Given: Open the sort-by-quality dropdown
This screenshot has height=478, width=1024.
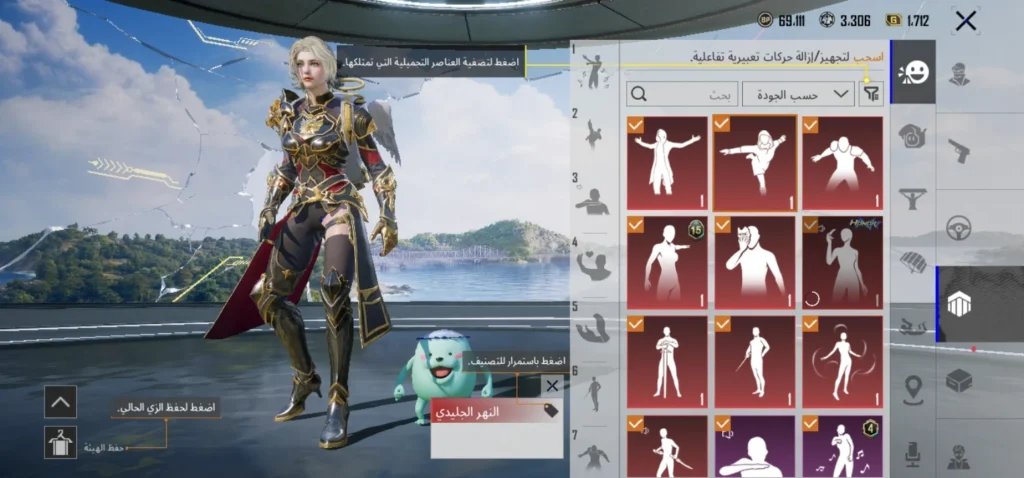Looking at the screenshot, I should [x=798, y=95].
